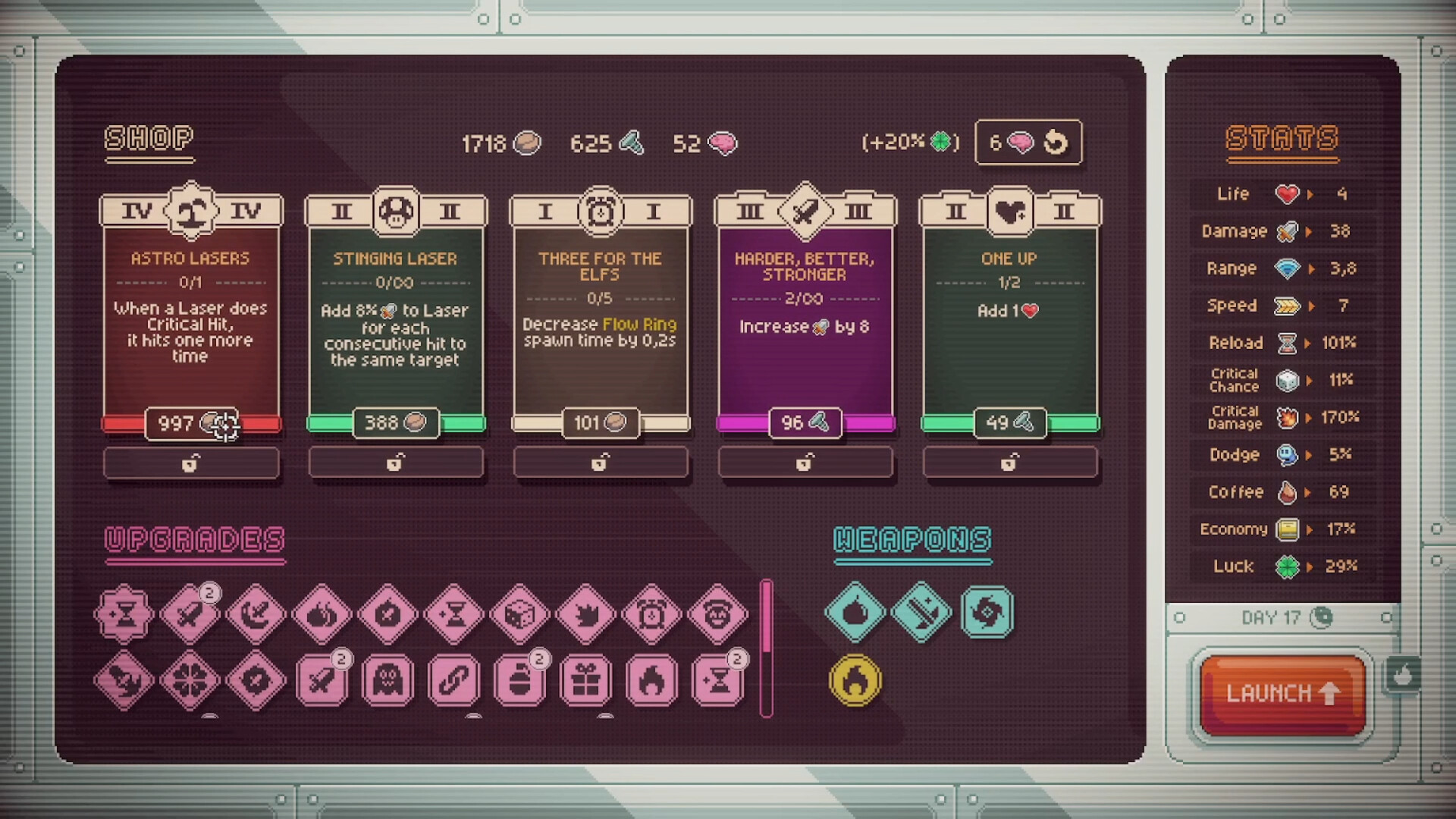
Task: Inspect the ghost upgrade icon
Action: [388, 680]
